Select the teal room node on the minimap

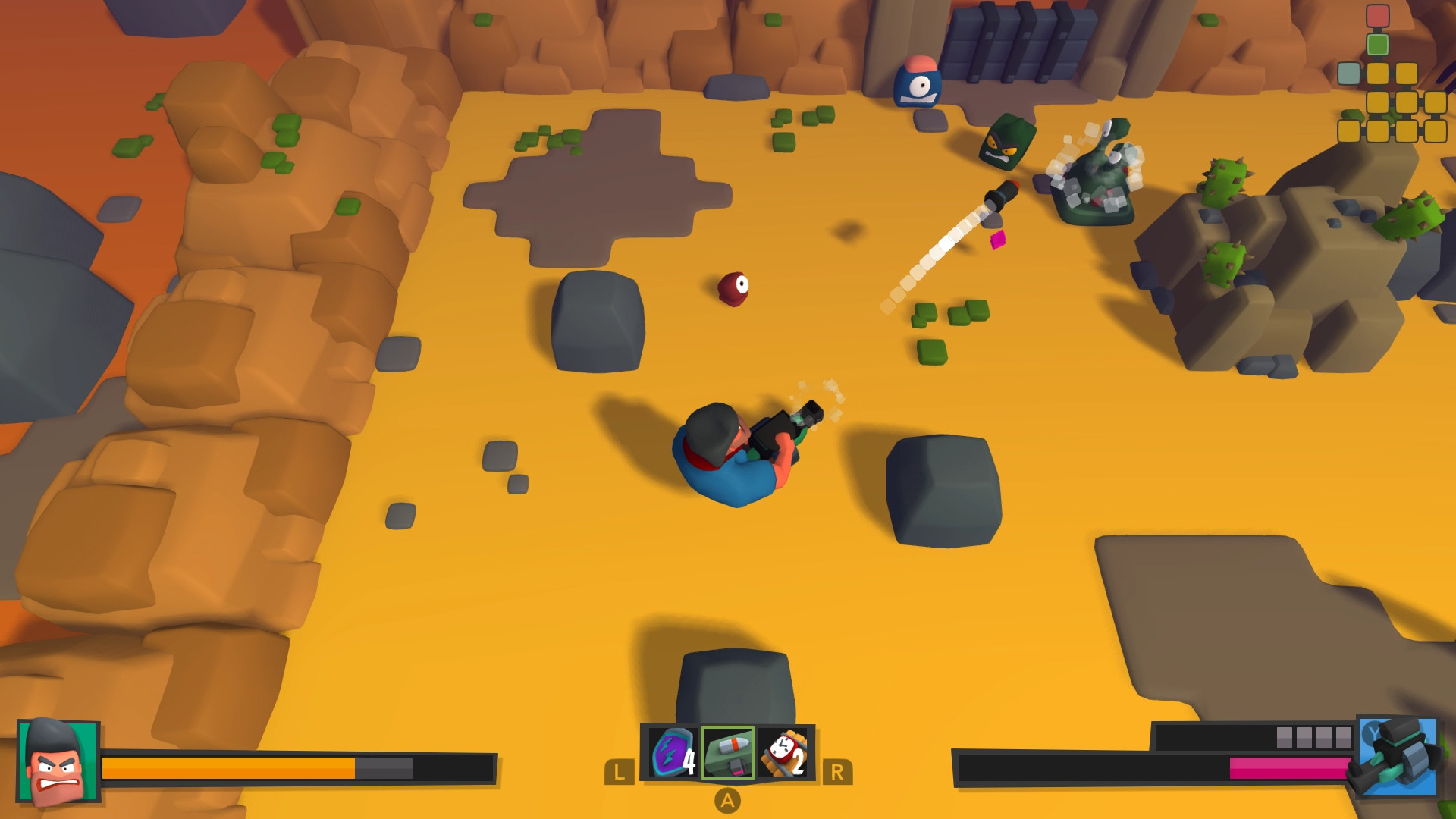[1349, 73]
